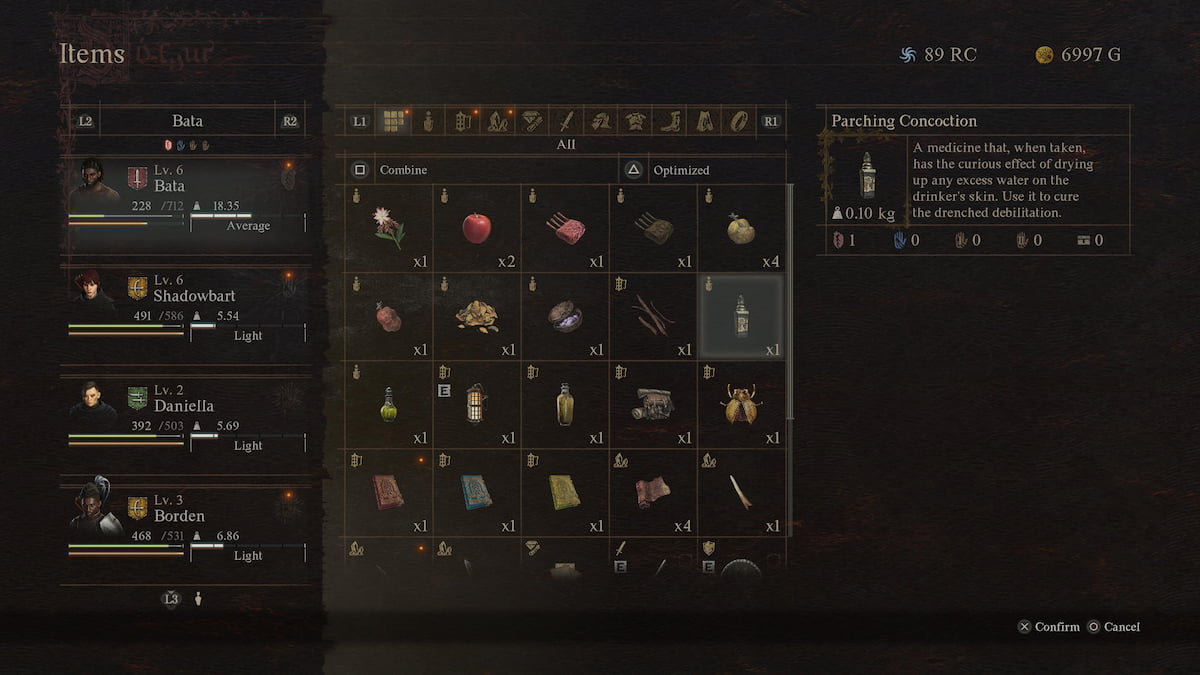Viewport: 1200px width, 675px height.
Task: Select the pile of golden chips slot
Action: point(477,317)
